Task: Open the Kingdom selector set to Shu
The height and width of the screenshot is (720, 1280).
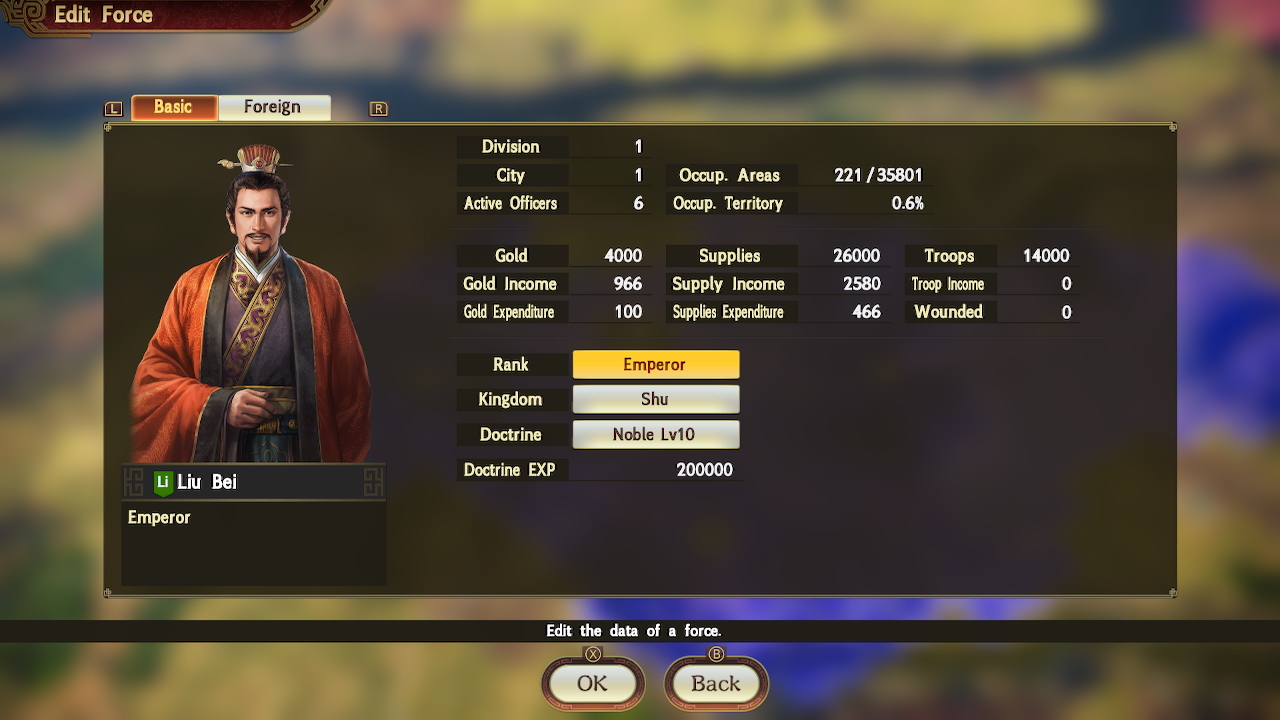Action: click(655, 399)
